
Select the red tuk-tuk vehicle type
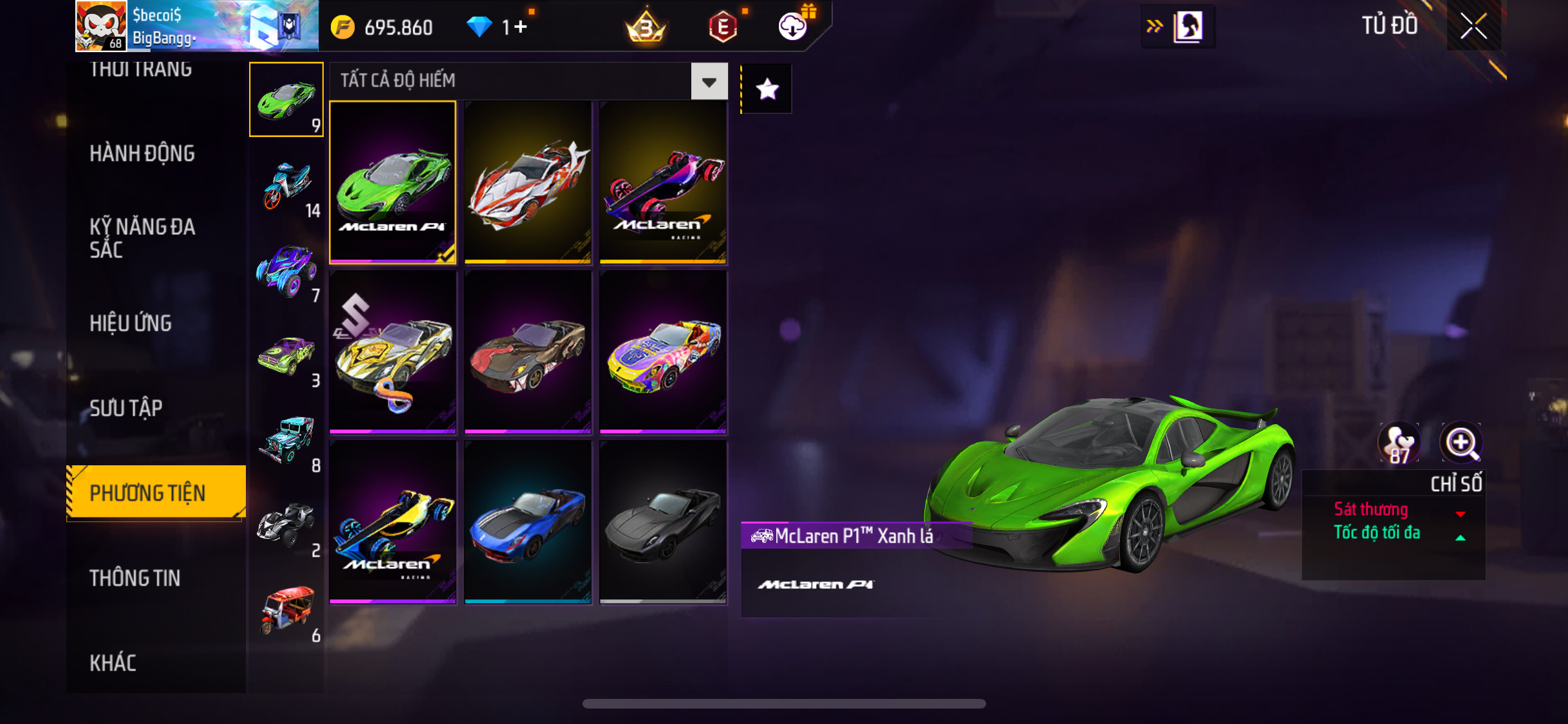click(x=287, y=610)
